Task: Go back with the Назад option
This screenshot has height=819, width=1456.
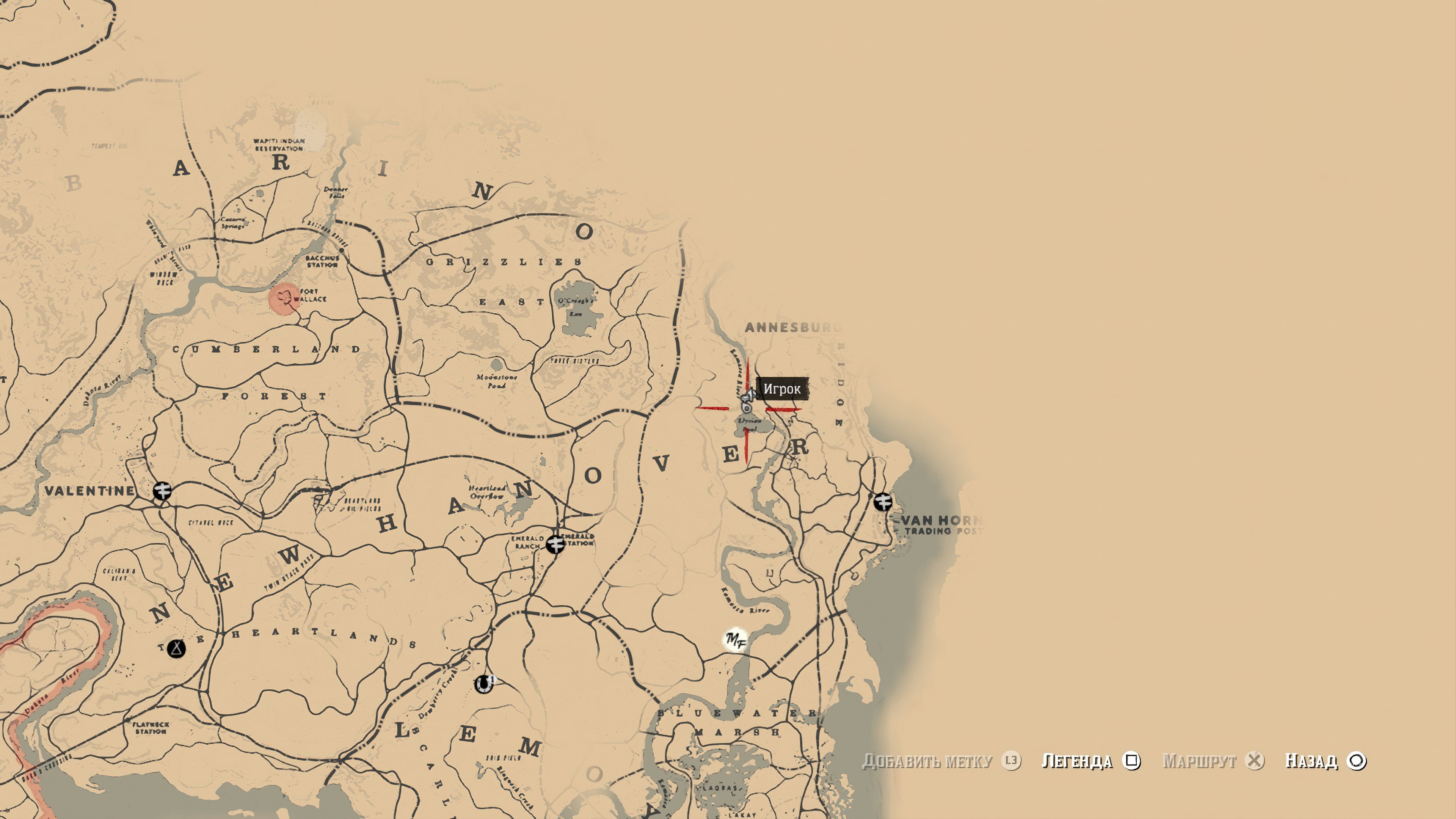Action: click(x=1325, y=761)
